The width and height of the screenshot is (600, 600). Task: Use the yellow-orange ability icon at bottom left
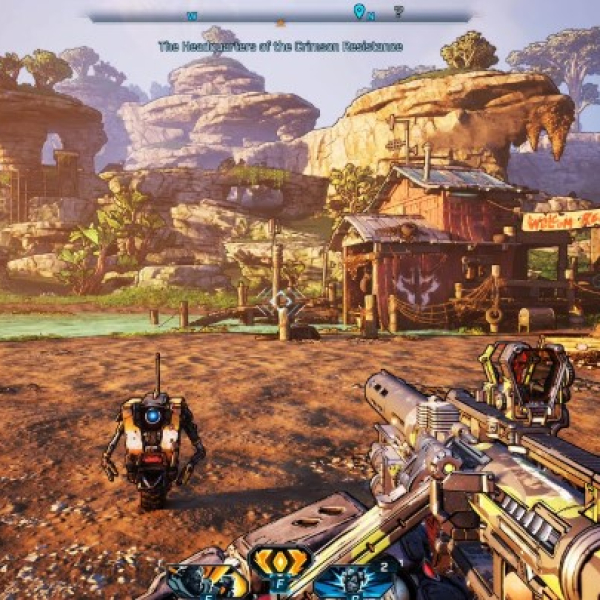click(x=205, y=580)
